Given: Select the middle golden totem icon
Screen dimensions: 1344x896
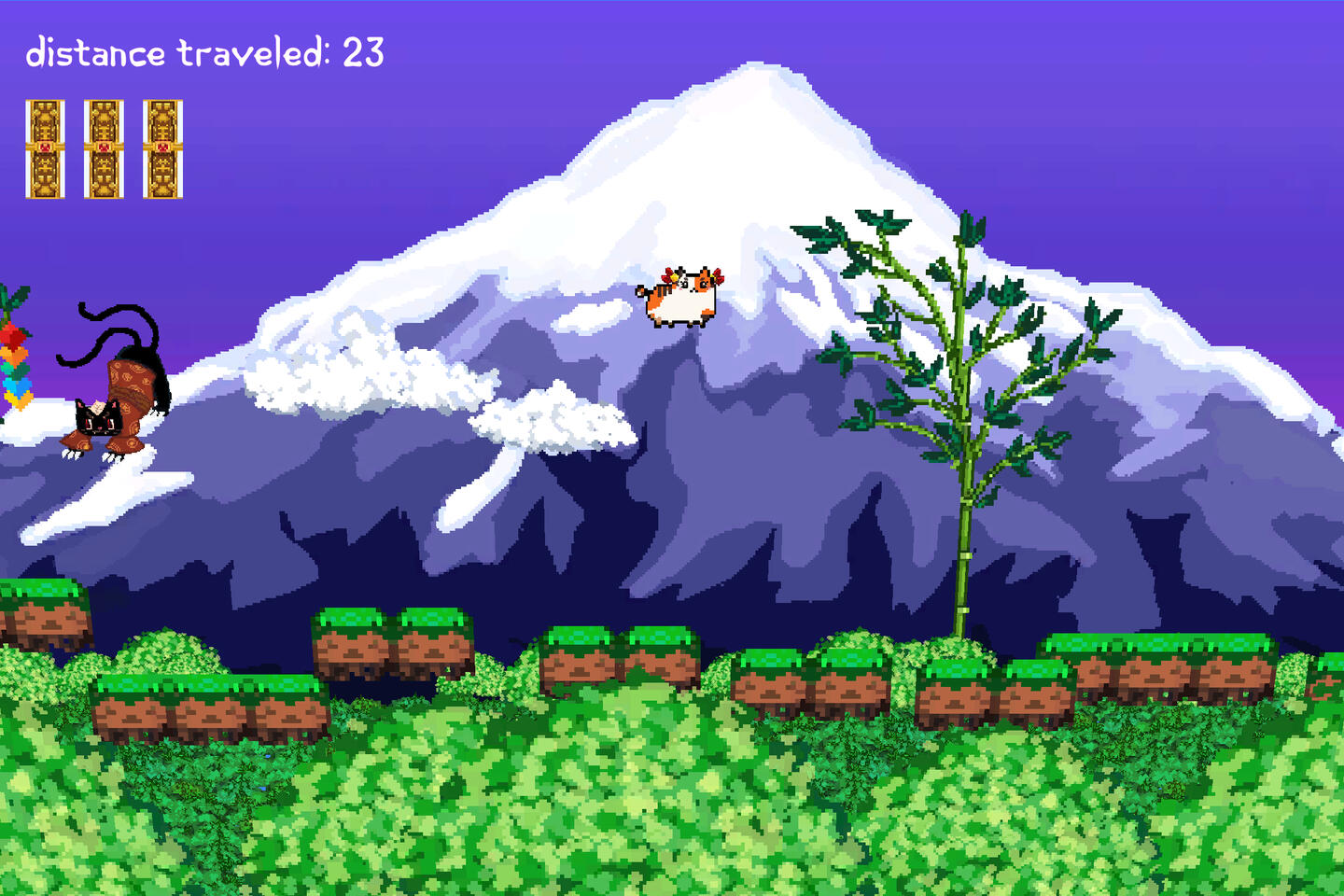Looking at the screenshot, I should pos(103,147).
